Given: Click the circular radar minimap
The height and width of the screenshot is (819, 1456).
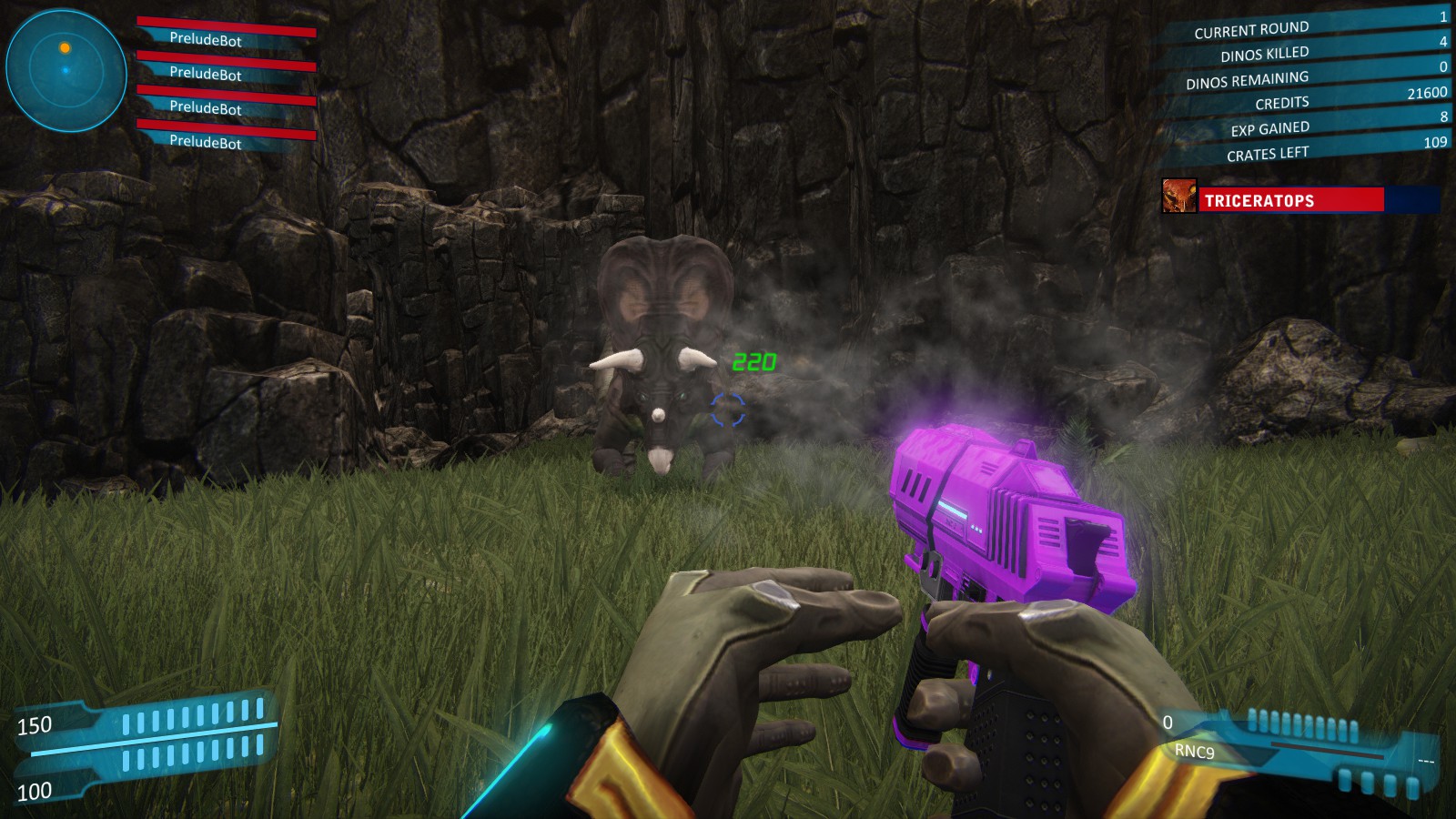Looking at the screenshot, I should (66, 70).
